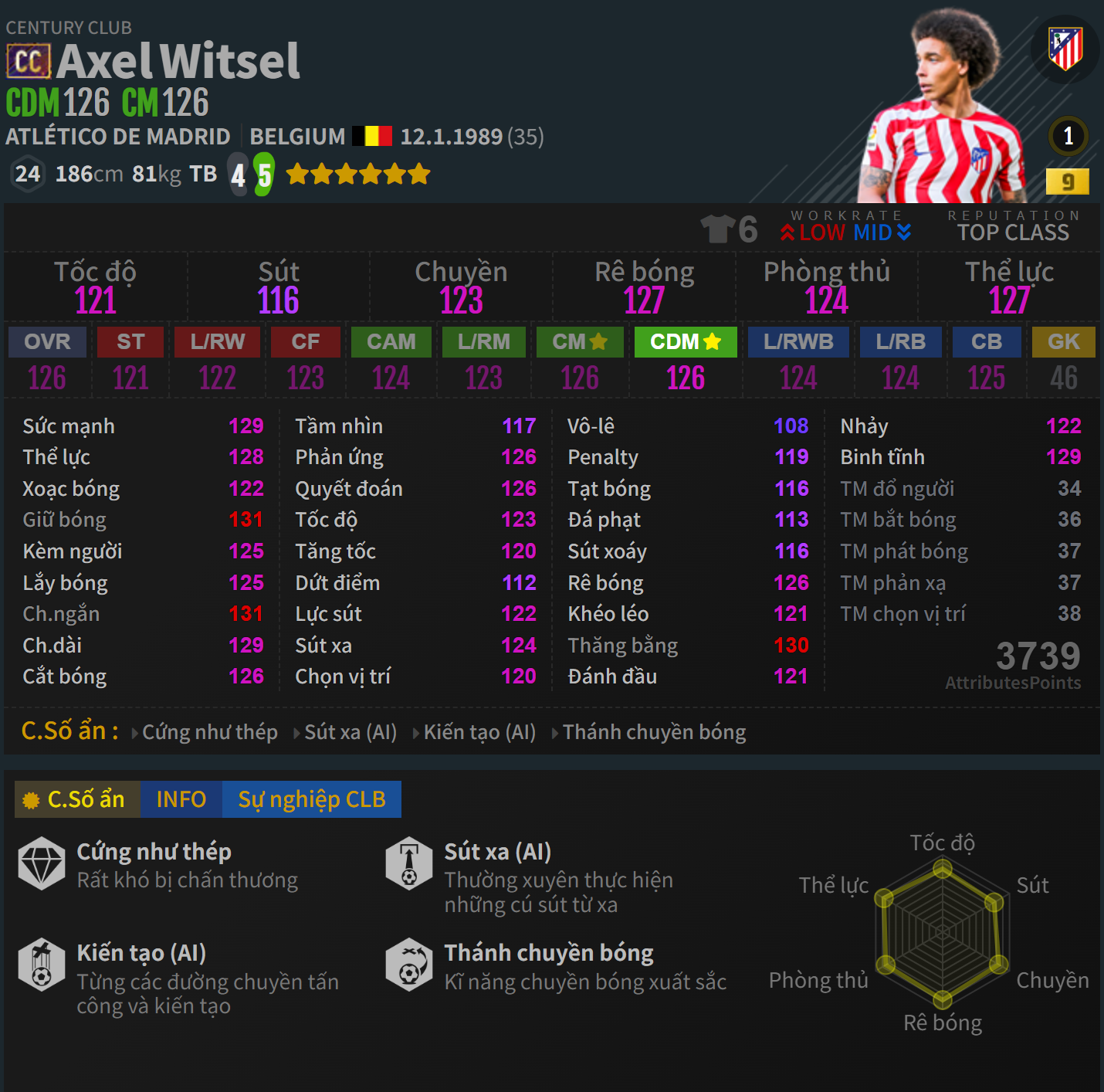Viewport: 1104px width, 1092px height.
Task: Click the Belgium national flag icon
Action: [x=372, y=134]
